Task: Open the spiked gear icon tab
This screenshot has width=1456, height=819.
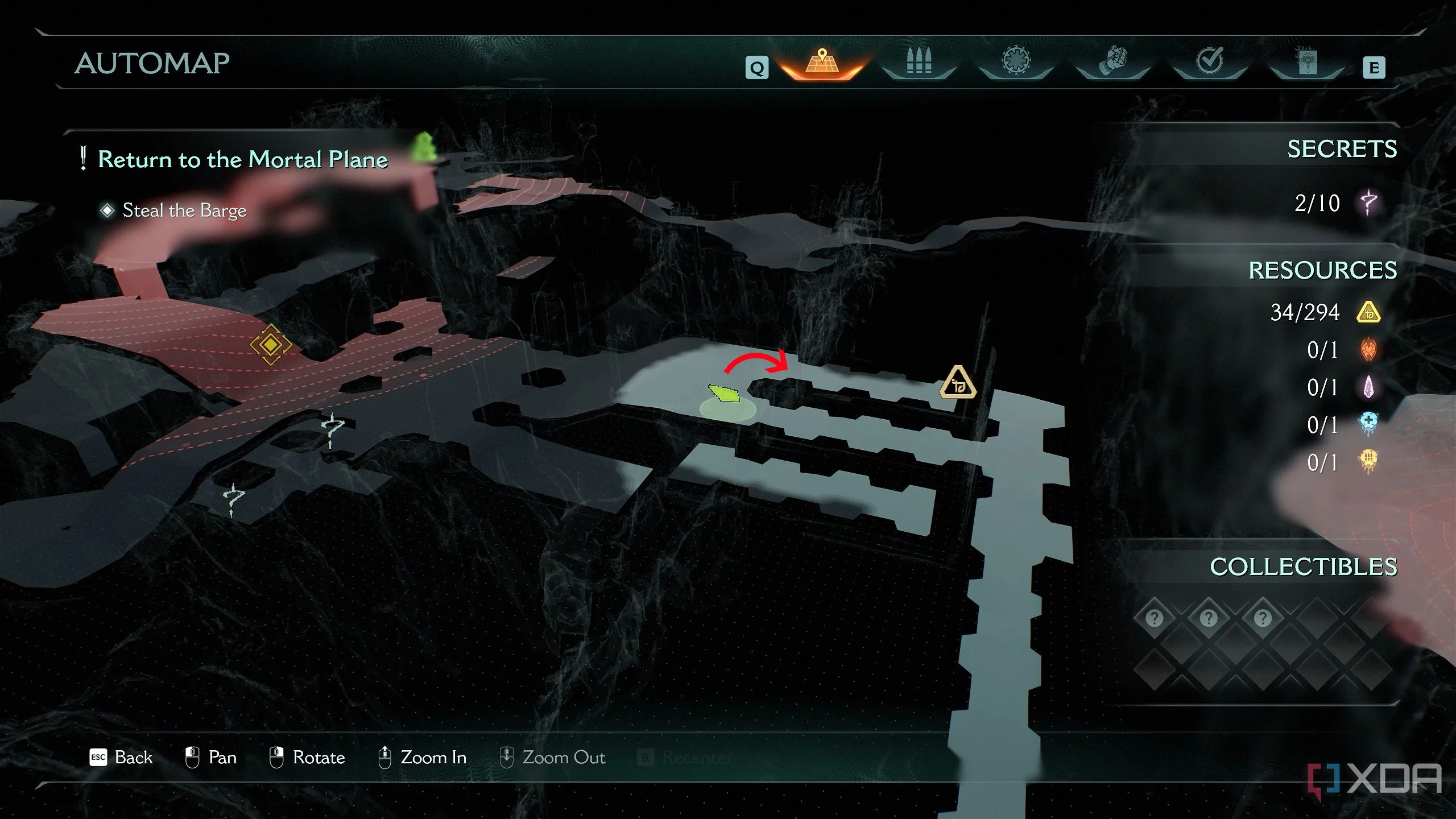Action: pos(1016,61)
